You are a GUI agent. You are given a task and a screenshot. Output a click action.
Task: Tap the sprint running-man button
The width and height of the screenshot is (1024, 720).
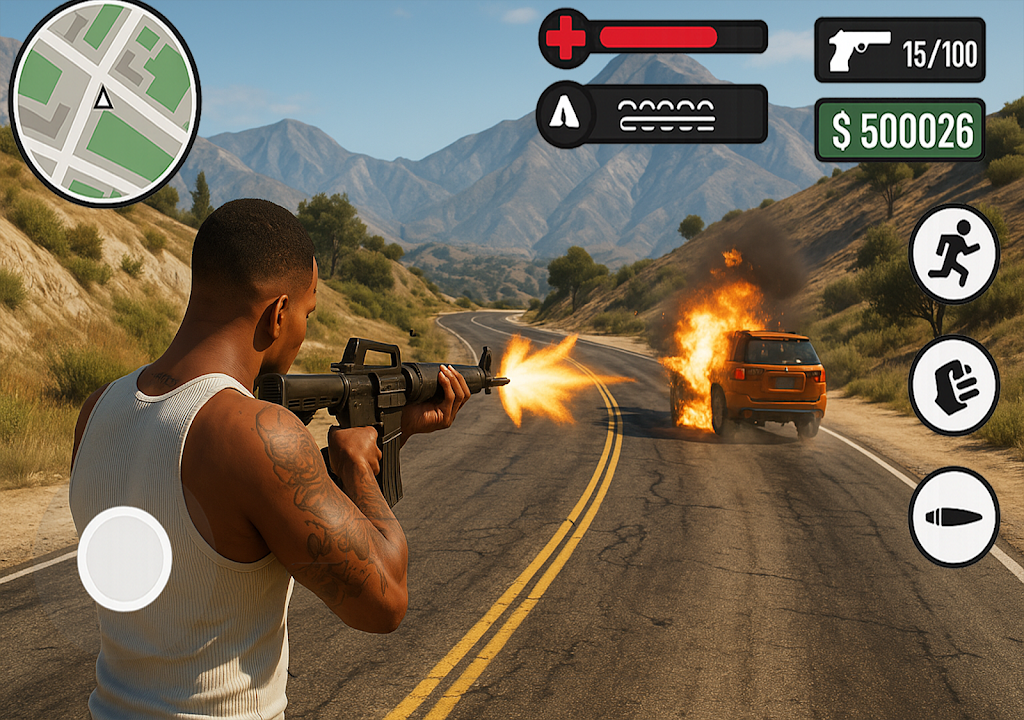(x=953, y=253)
